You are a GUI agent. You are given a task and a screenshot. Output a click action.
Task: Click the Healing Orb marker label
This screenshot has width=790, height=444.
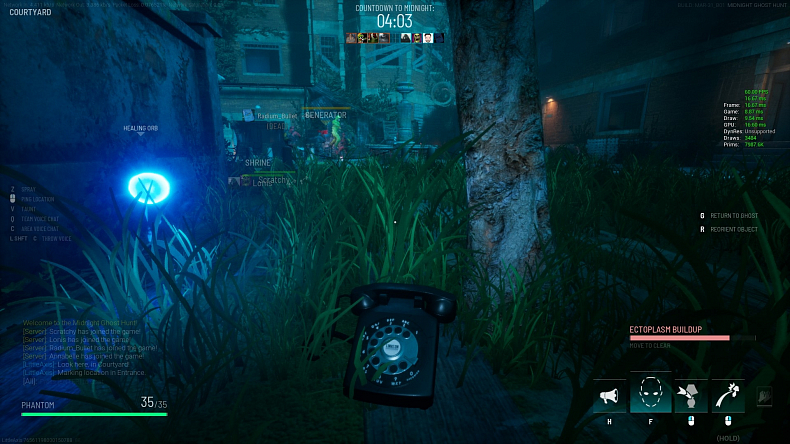coord(141,129)
